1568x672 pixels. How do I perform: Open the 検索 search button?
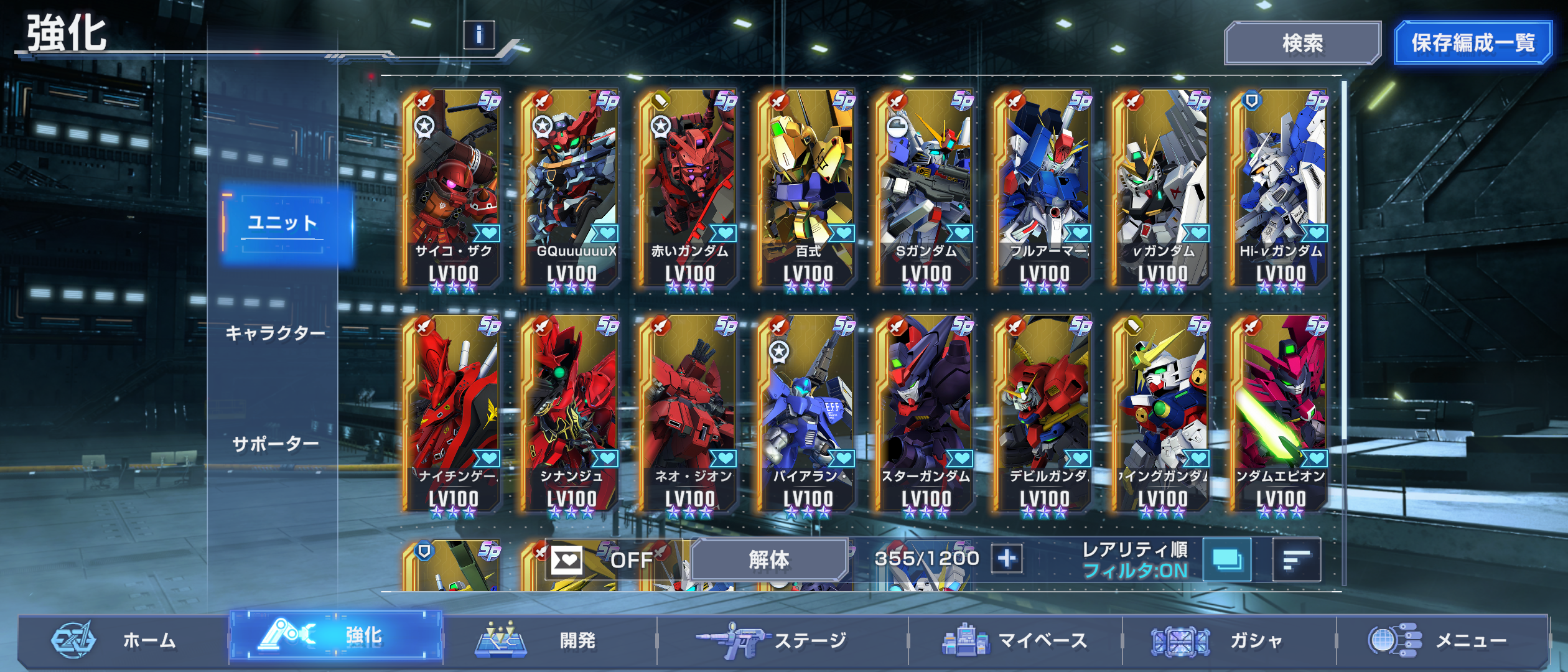coord(1302,43)
